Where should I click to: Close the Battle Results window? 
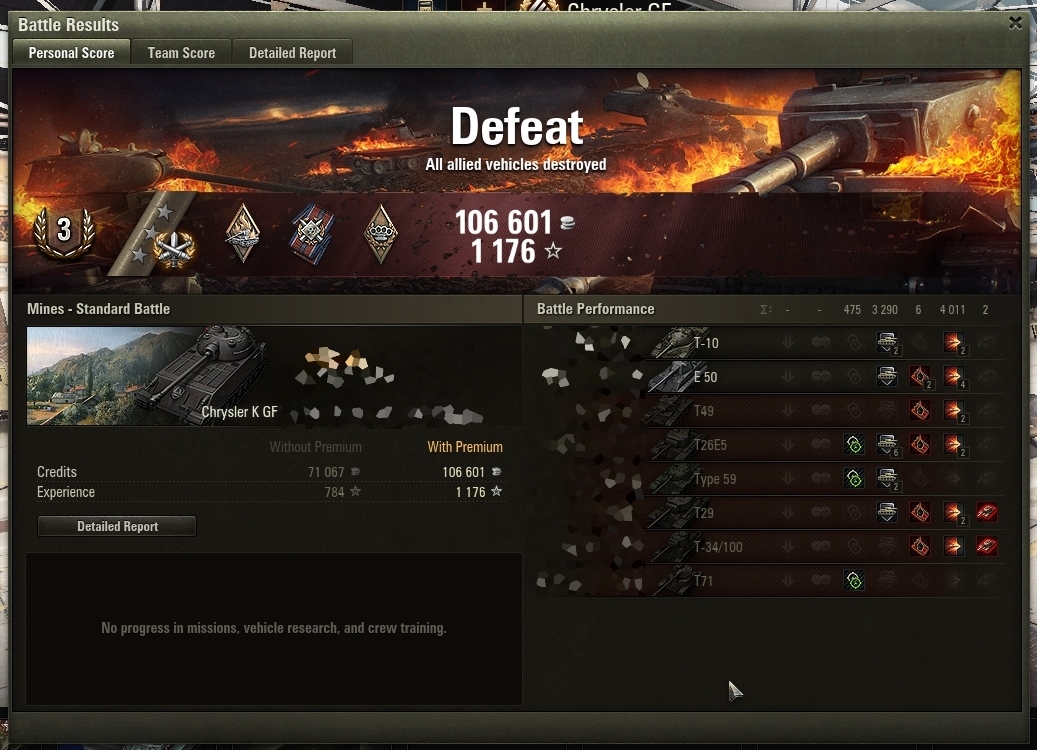[x=1015, y=23]
